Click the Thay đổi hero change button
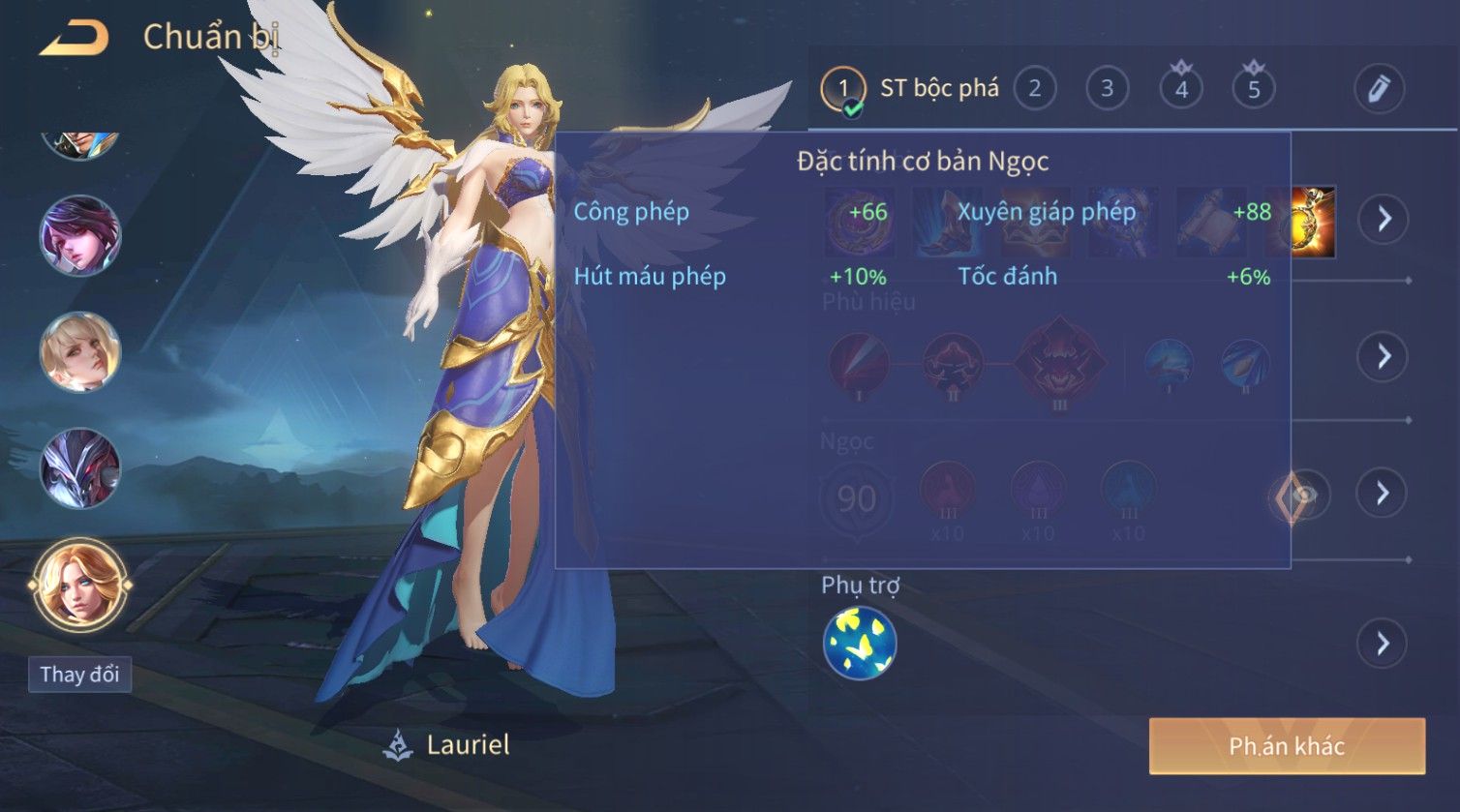Image resolution: width=1460 pixels, height=812 pixels. point(79,674)
